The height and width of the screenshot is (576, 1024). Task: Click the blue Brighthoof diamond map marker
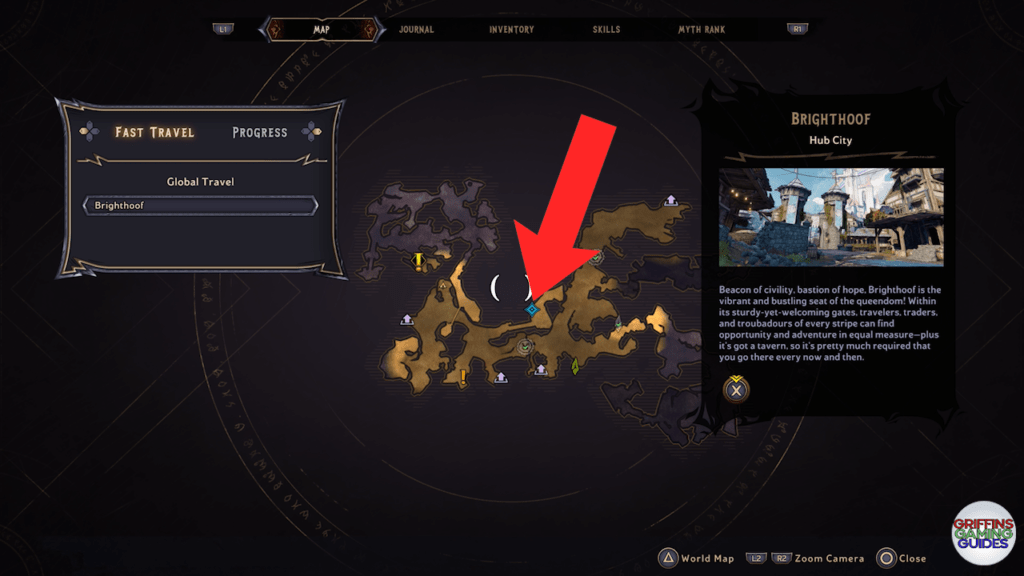coord(532,310)
